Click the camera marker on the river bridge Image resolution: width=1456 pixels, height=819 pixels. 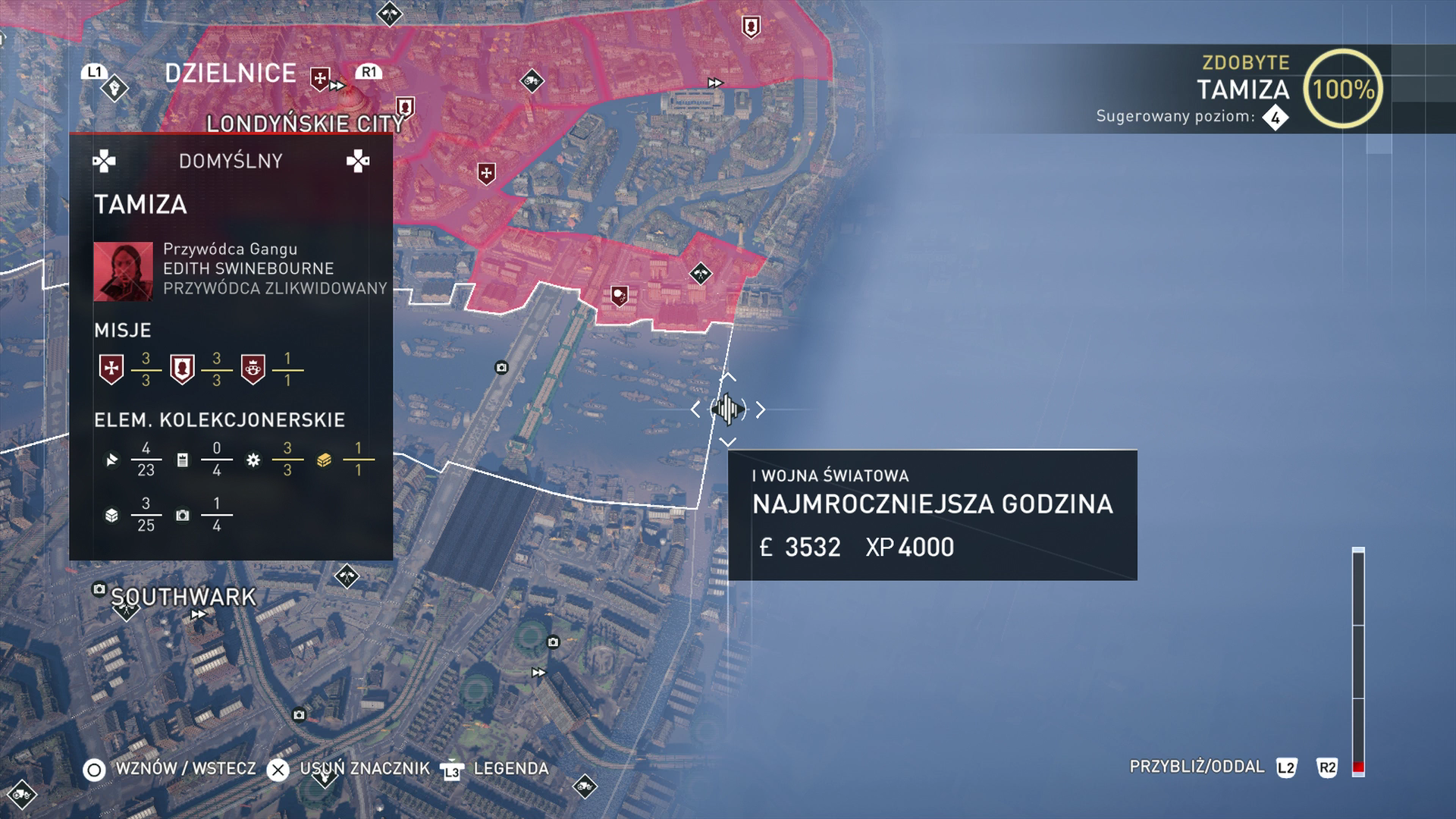pyautogui.click(x=501, y=368)
